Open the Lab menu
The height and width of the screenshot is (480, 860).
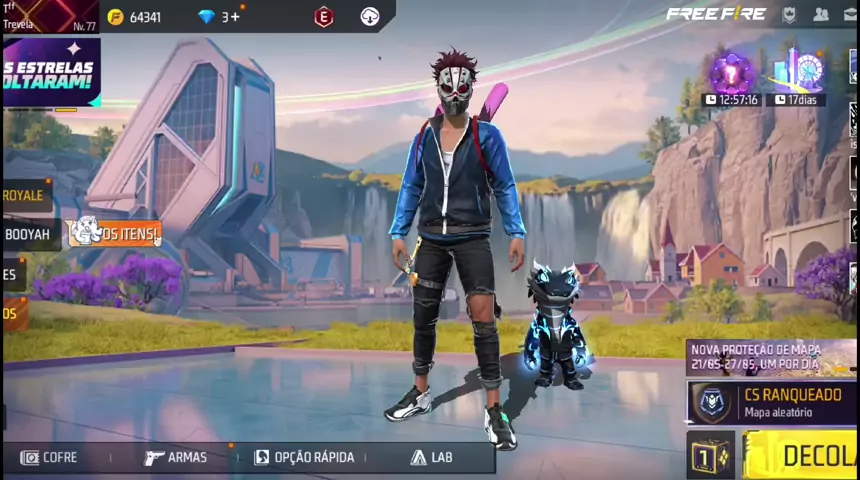point(431,457)
